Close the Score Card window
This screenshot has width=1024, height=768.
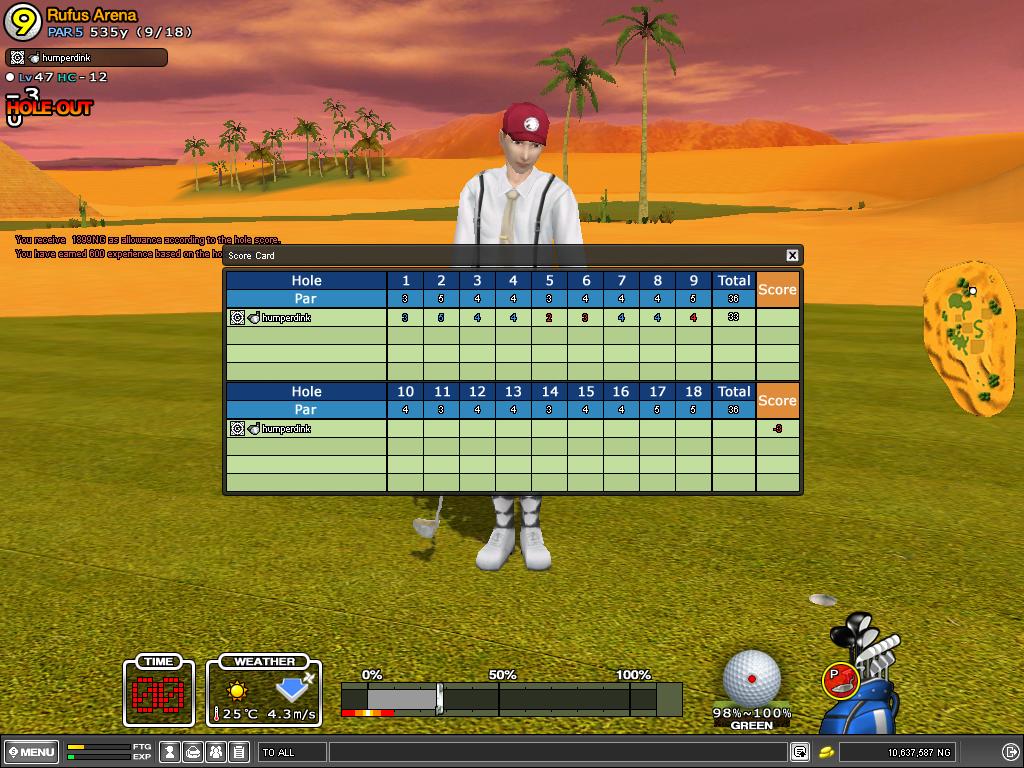792,256
